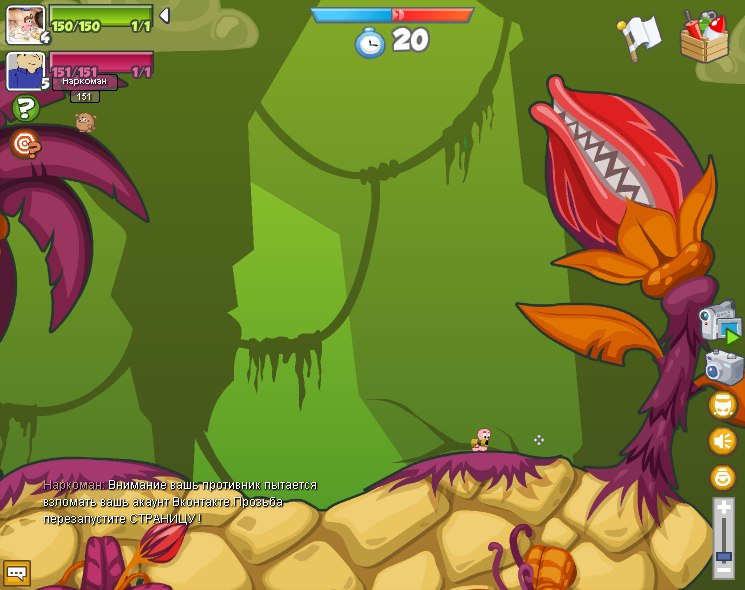745x590 pixels.
Task: Click the green question mark help button
Action: (x=26, y=108)
